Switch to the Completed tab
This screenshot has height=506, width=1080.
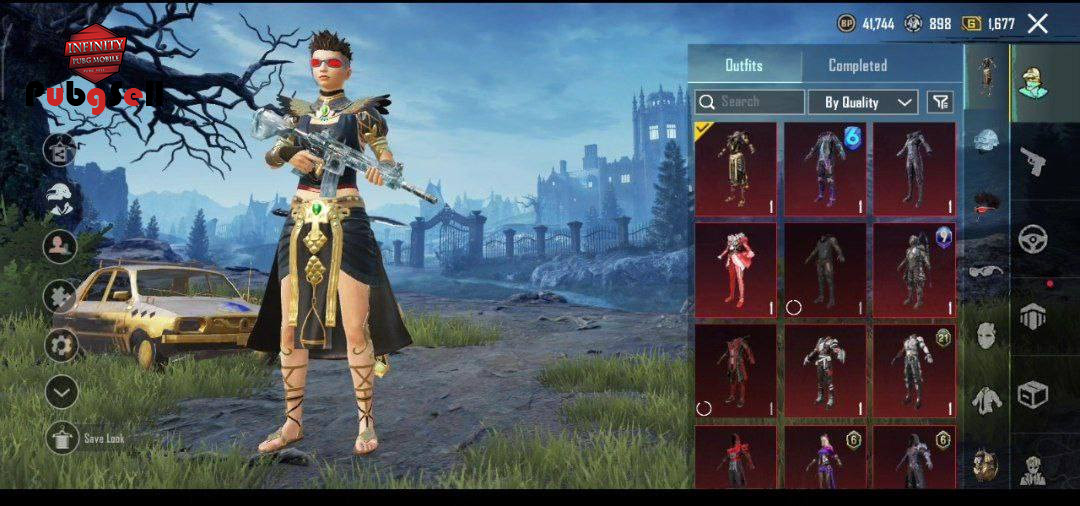pyautogui.click(x=857, y=65)
